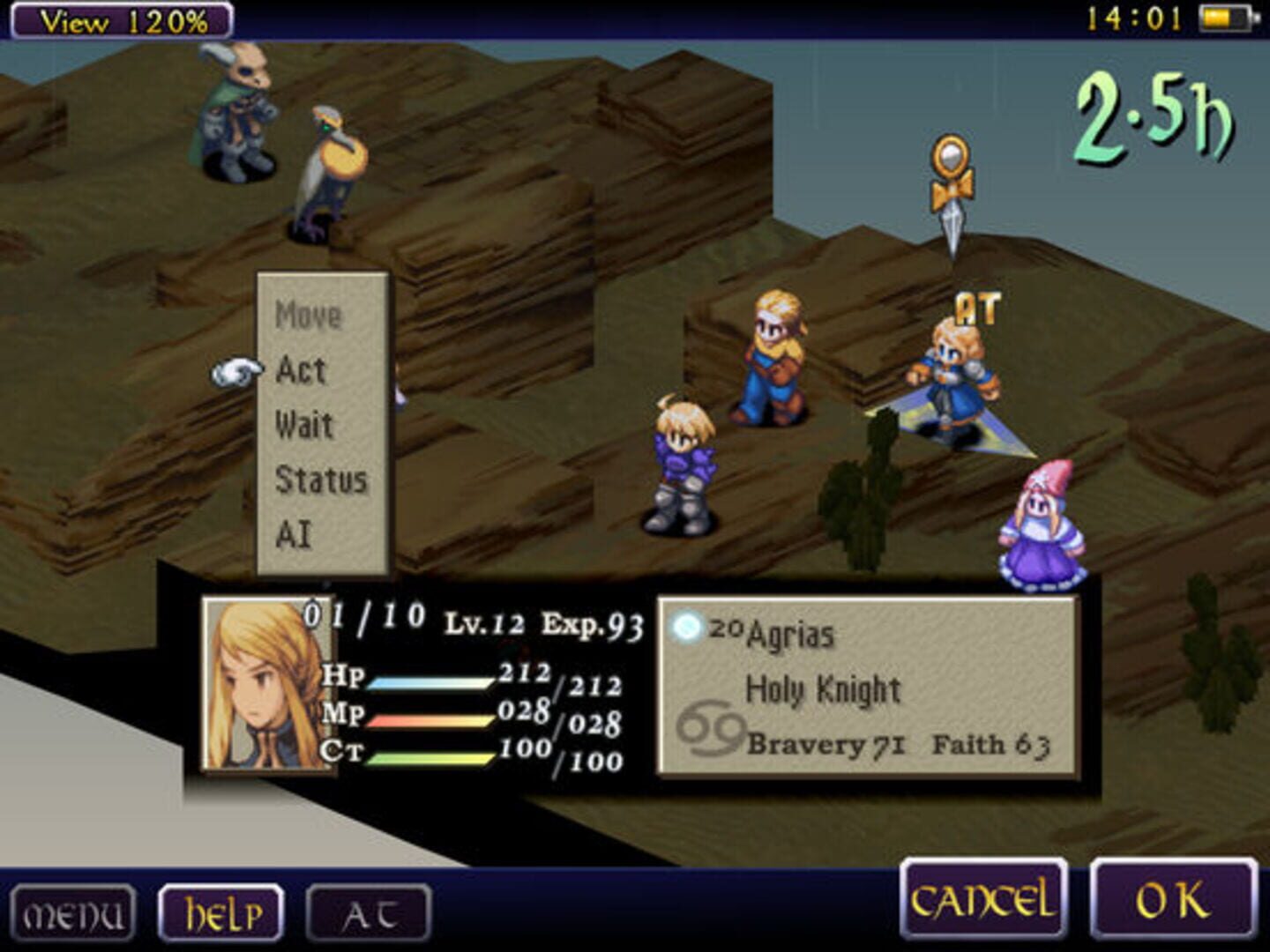Tap the pointing hand cursor icon
Screen dimensions: 1270x952
tap(235, 374)
